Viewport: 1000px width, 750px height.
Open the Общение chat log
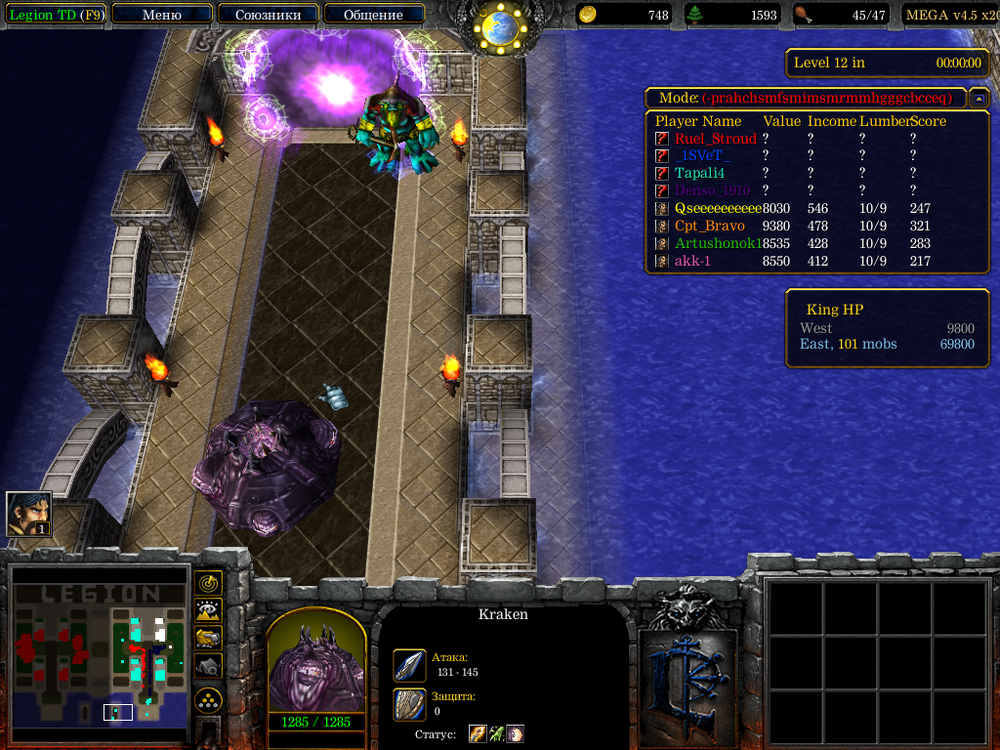coord(373,15)
